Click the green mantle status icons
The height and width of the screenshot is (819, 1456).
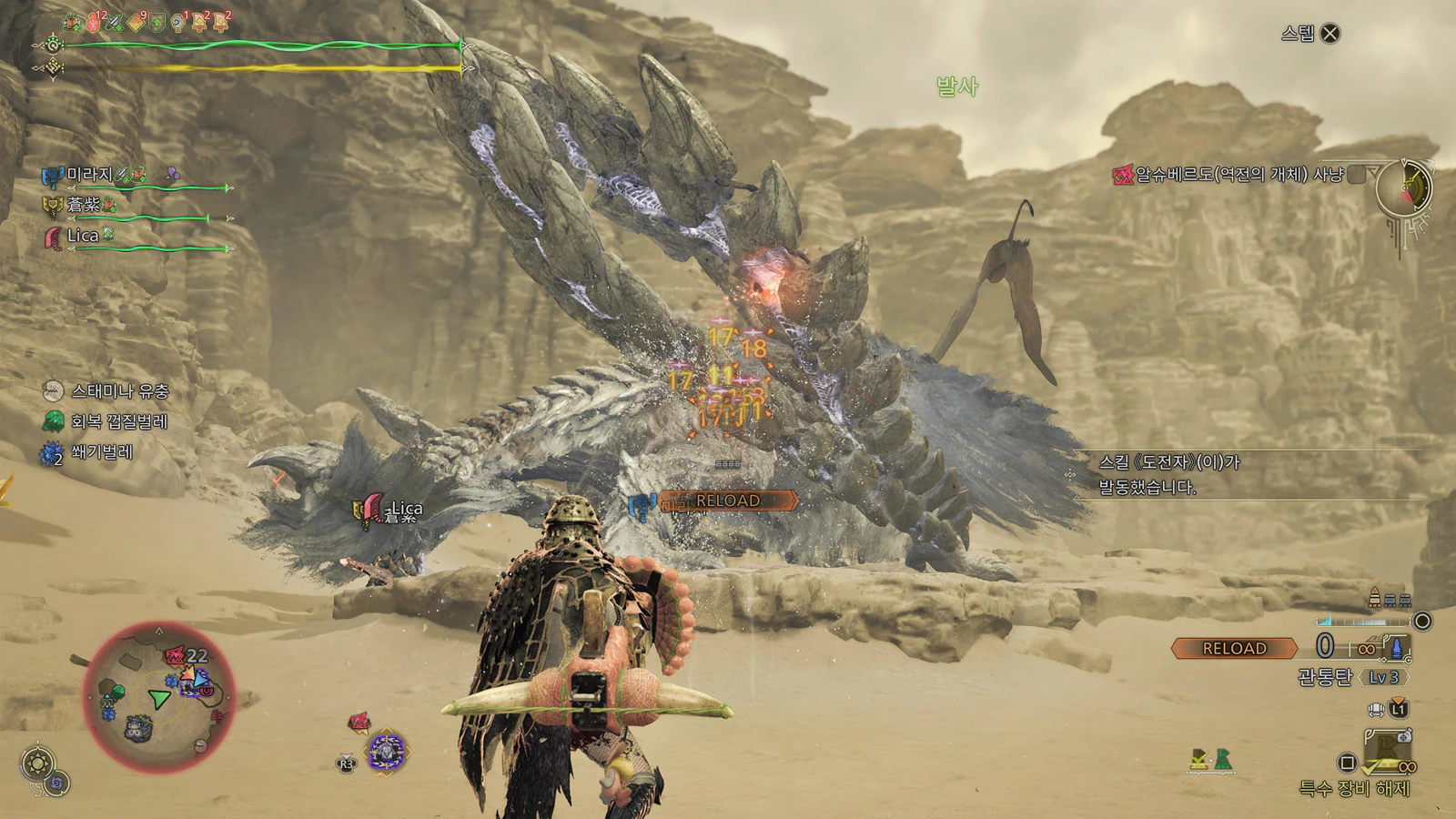coord(1211,760)
